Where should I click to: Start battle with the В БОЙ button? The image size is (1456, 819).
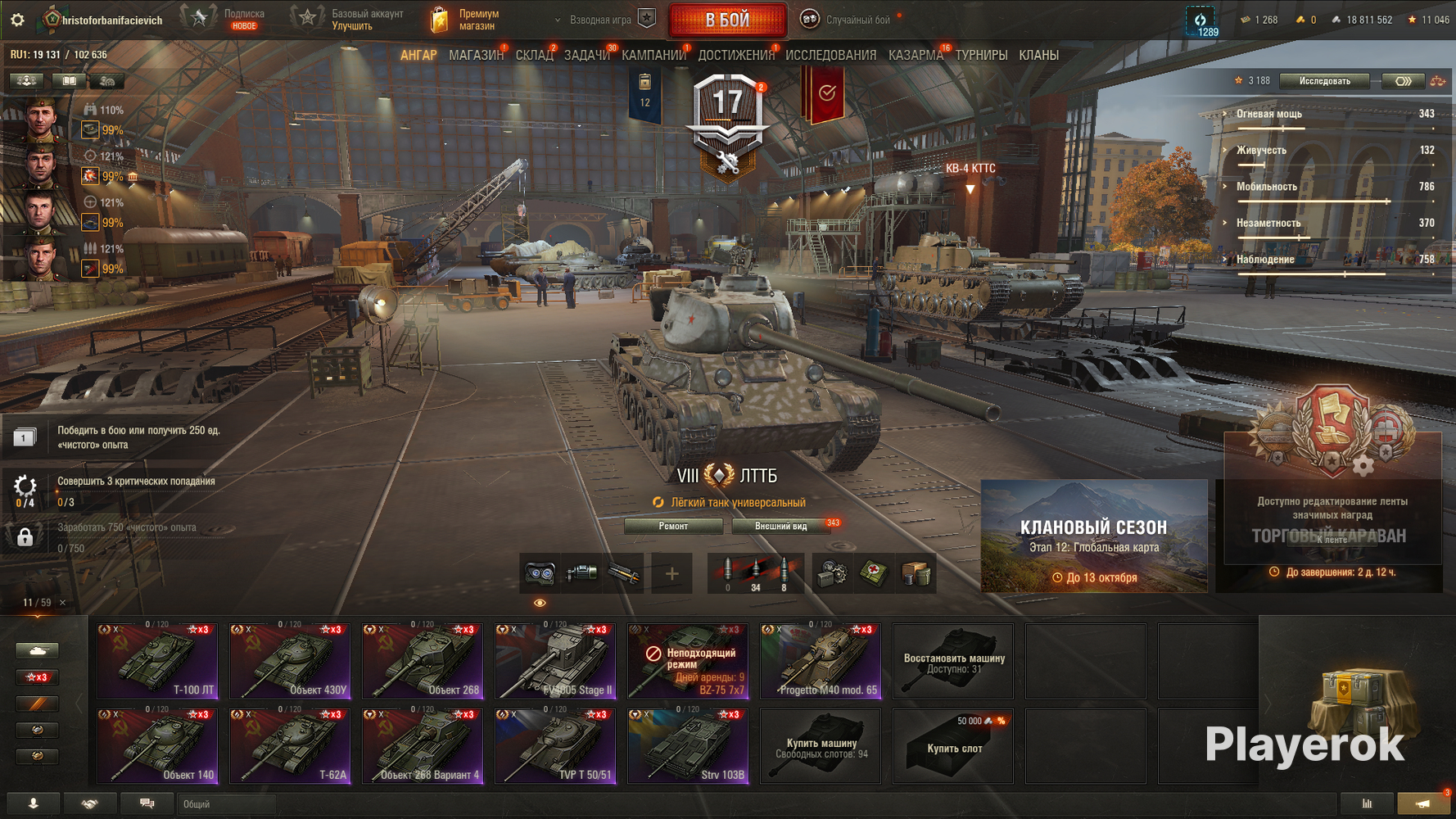(x=727, y=20)
